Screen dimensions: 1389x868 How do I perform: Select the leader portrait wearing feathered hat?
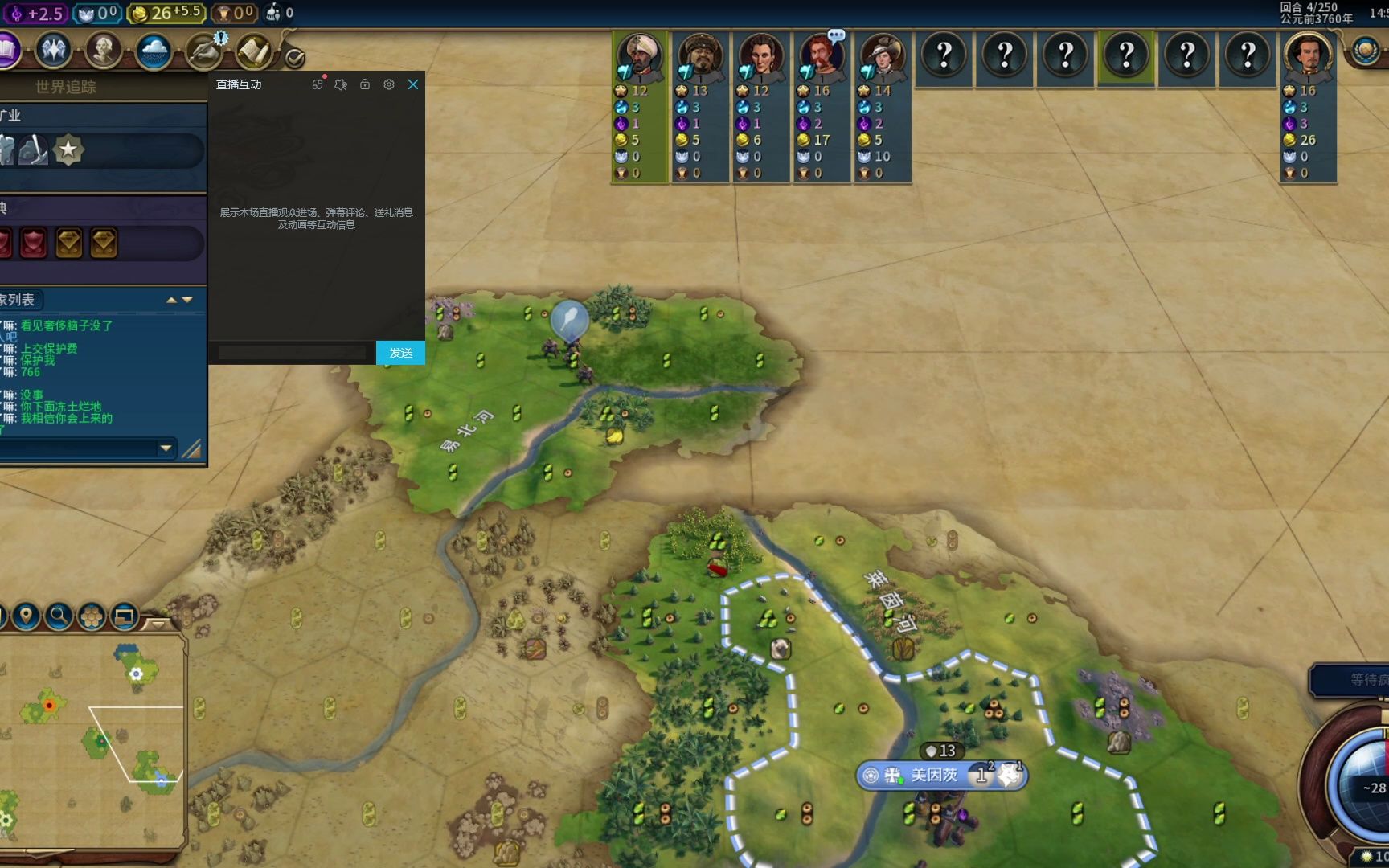881,55
